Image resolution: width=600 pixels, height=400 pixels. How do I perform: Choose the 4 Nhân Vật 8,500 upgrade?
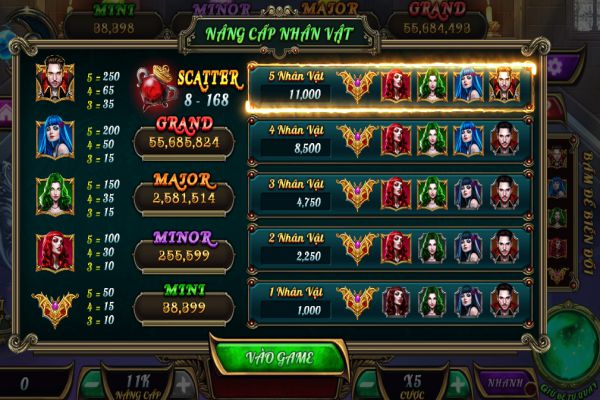(391, 139)
